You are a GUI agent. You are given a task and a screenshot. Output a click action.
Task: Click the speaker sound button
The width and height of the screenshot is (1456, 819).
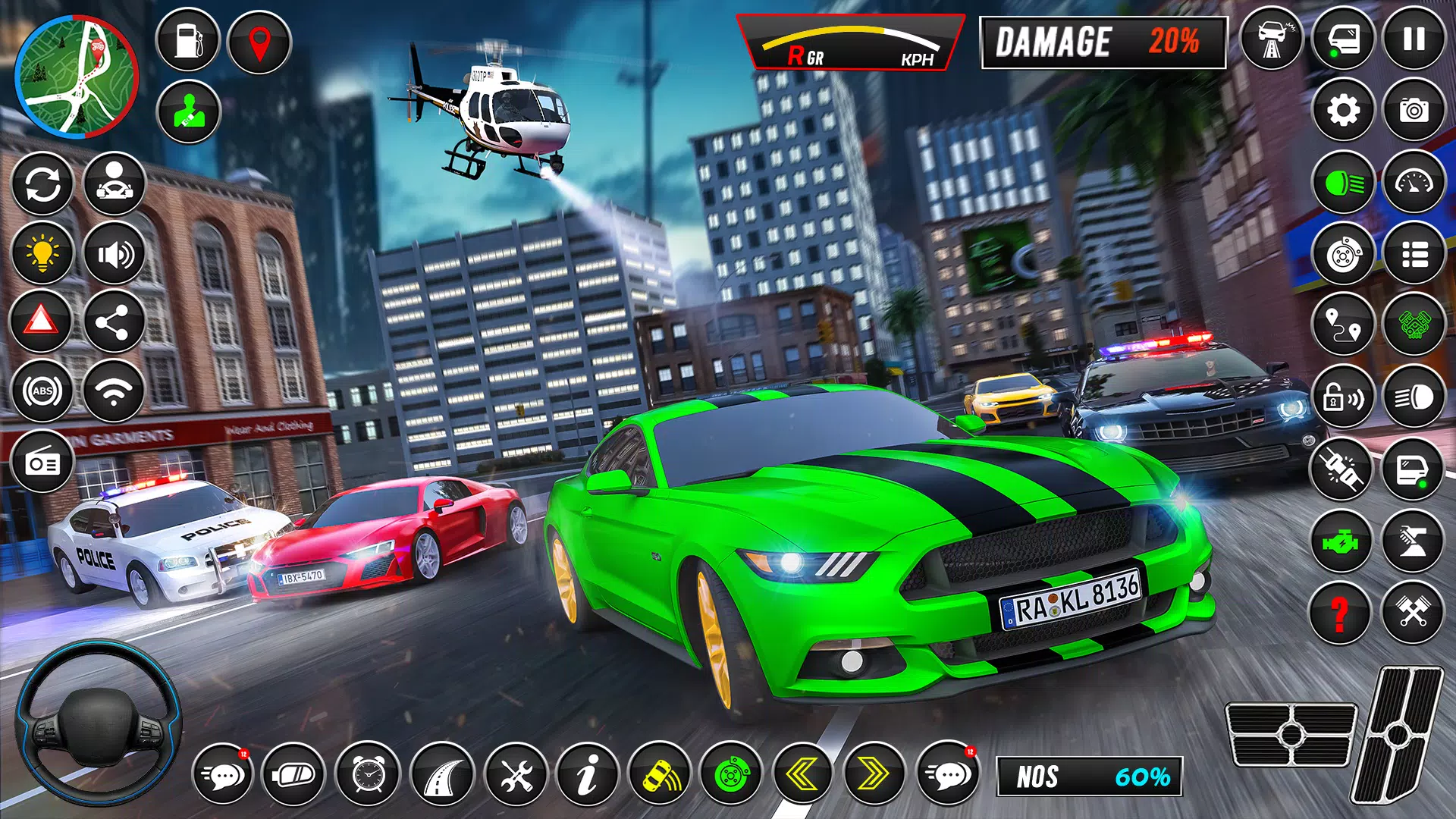[x=115, y=253]
